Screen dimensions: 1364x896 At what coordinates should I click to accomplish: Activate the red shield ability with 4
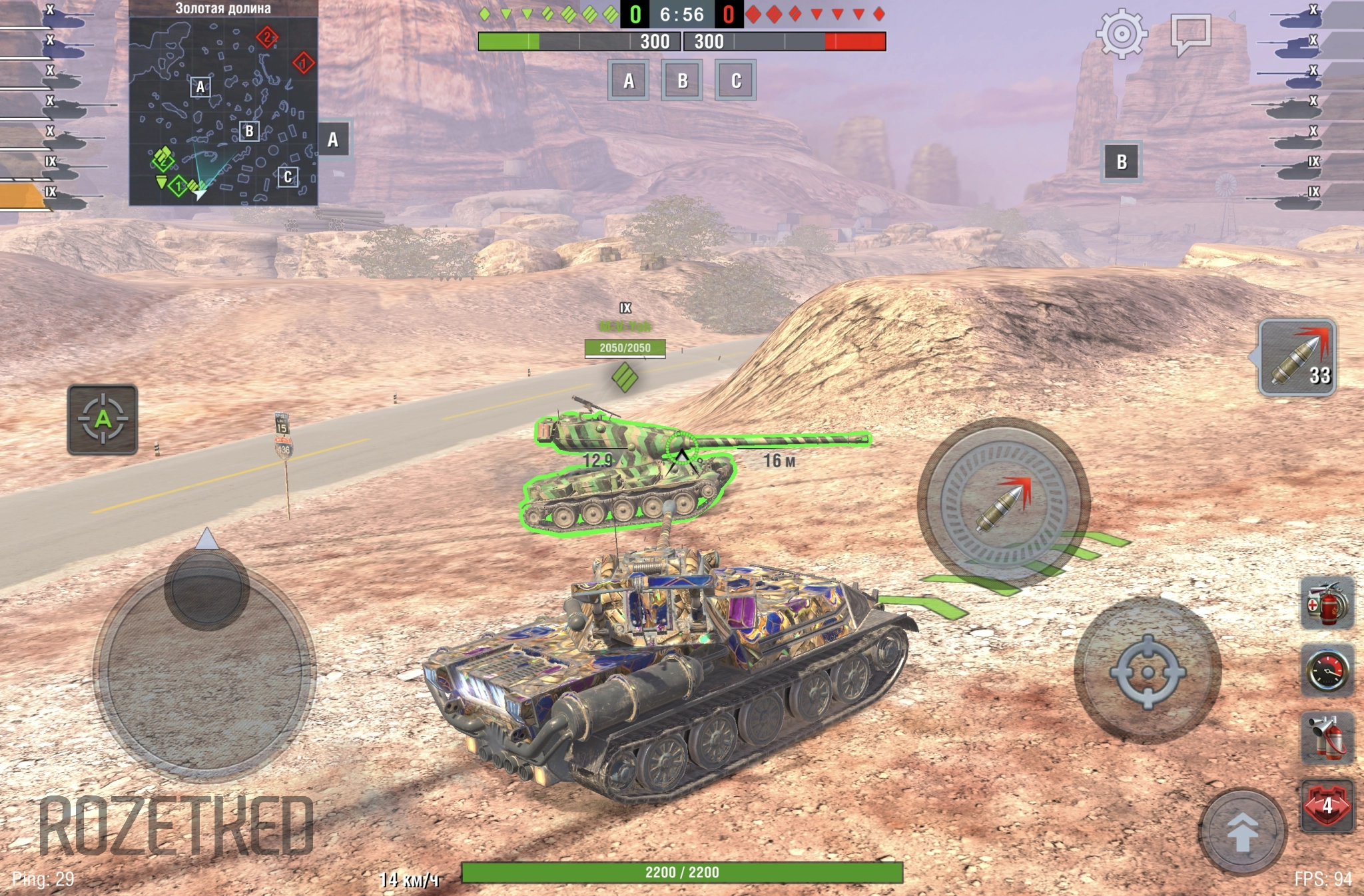click(x=1327, y=805)
